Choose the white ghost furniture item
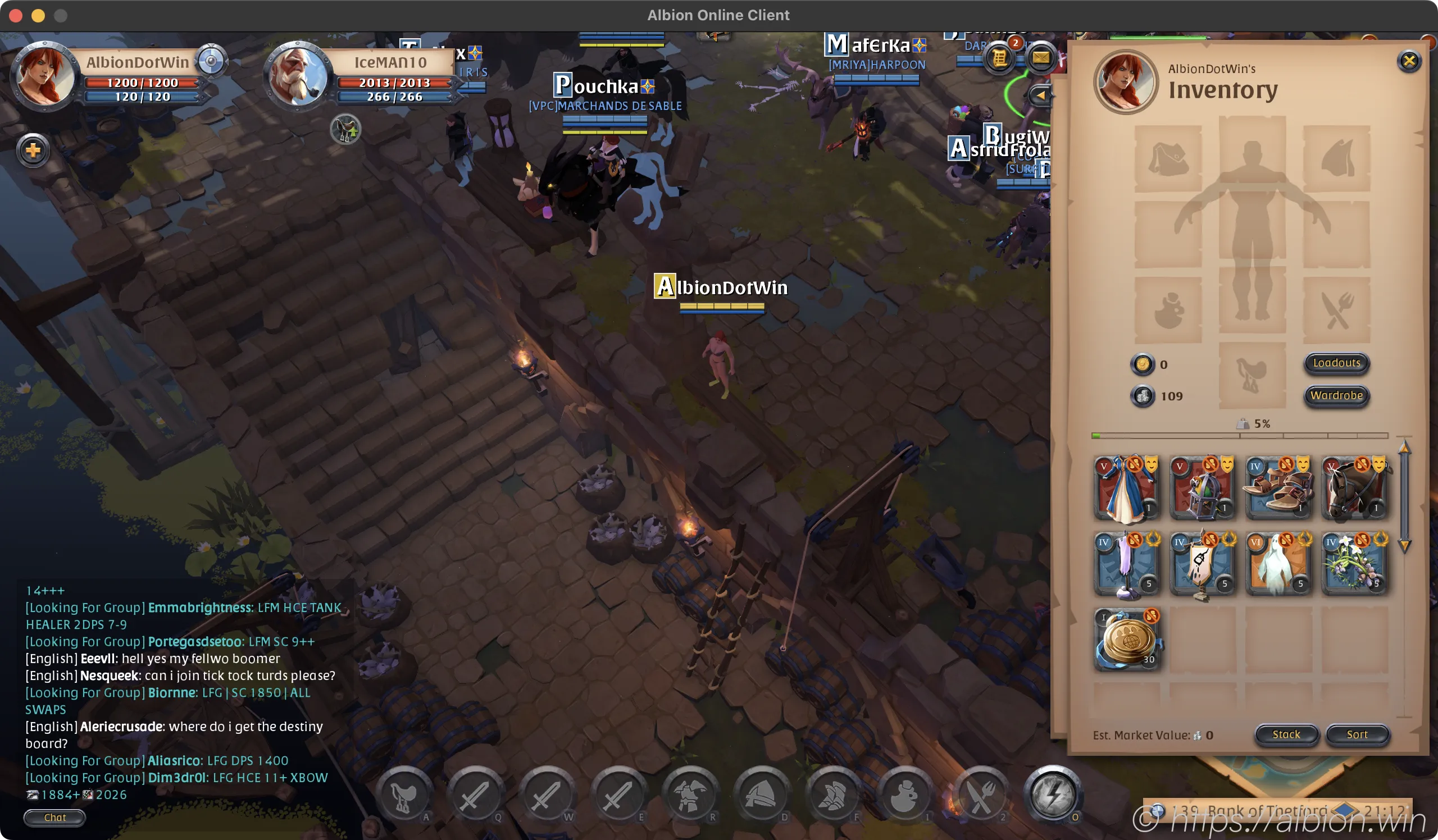Viewport: 1438px width, 840px height. point(1278,564)
